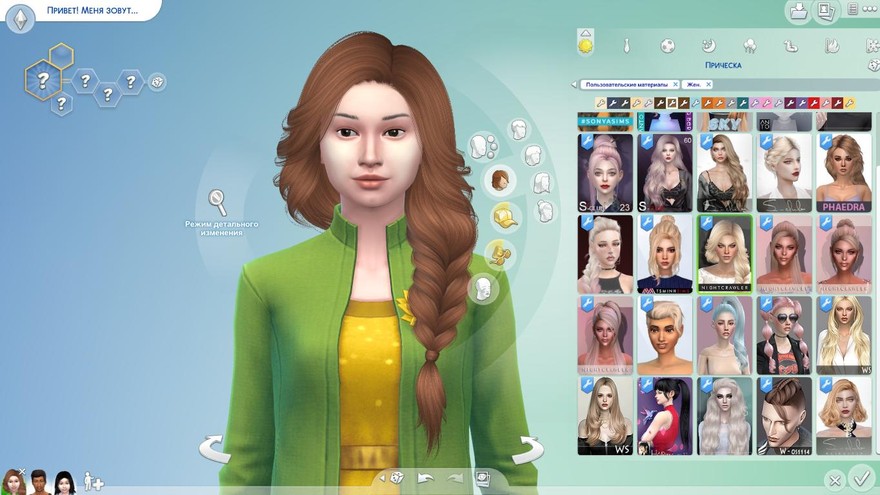Add a new Sim to the household
The width and height of the screenshot is (880, 495).
point(93,481)
